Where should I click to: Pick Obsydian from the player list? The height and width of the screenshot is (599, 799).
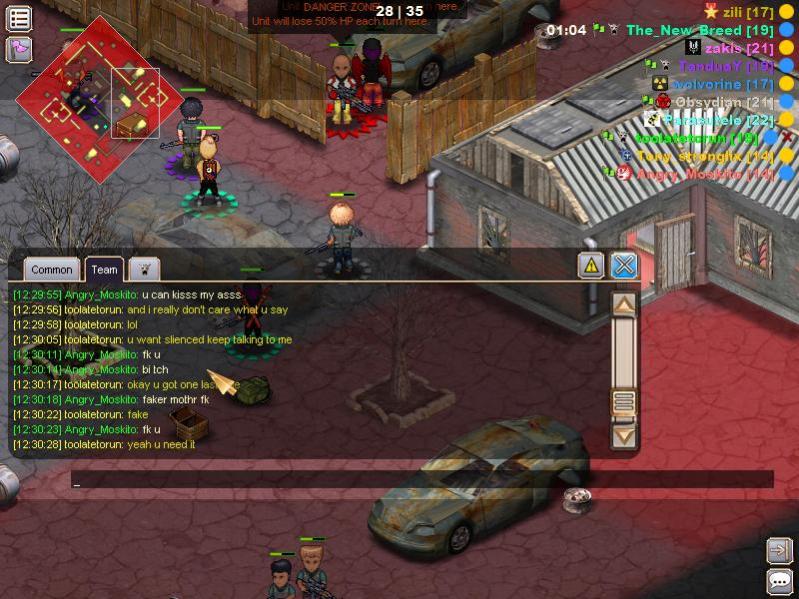click(x=723, y=102)
